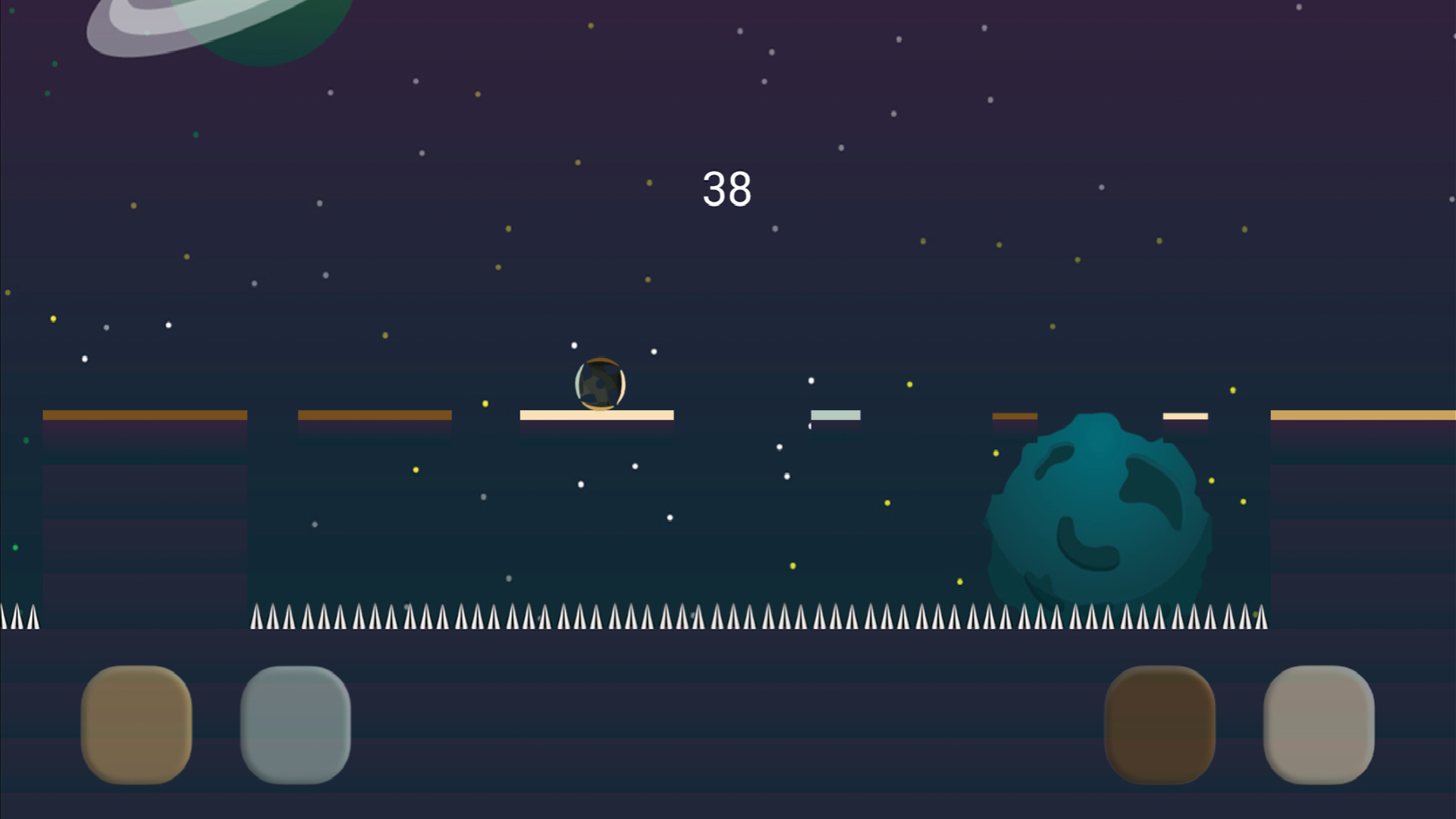Image resolution: width=1456 pixels, height=819 pixels.
Task: Select the wide cream platform at far right
Action: point(1365,413)
